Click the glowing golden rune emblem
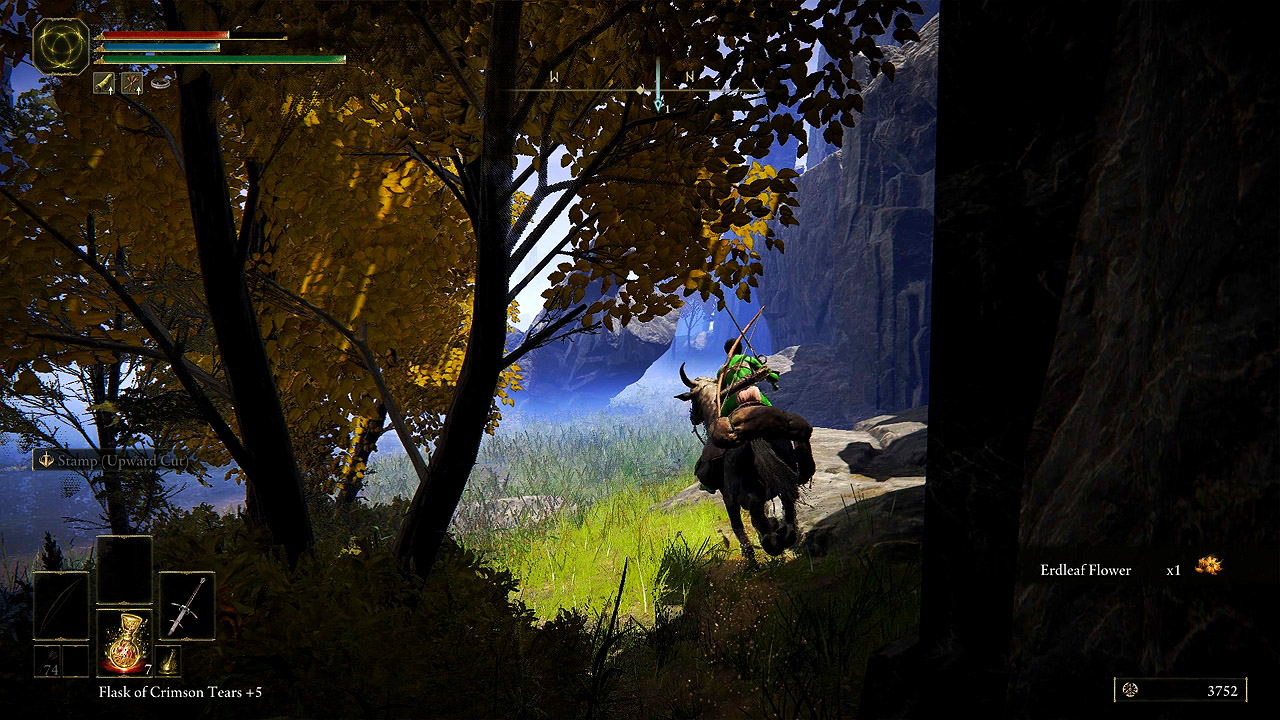The image size is (1280, 720). coord(61,47)
